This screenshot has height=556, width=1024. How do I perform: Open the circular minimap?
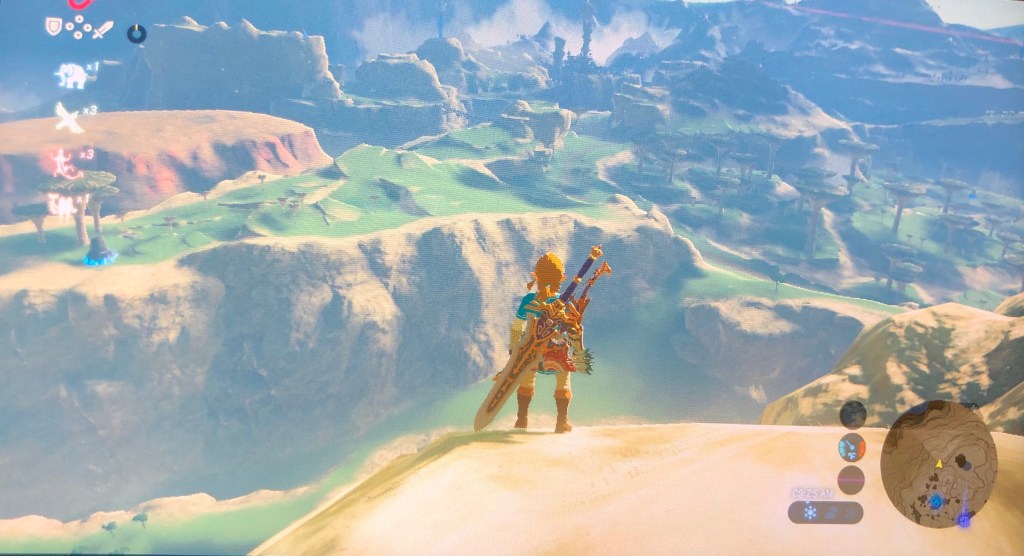tap(937, 463)
